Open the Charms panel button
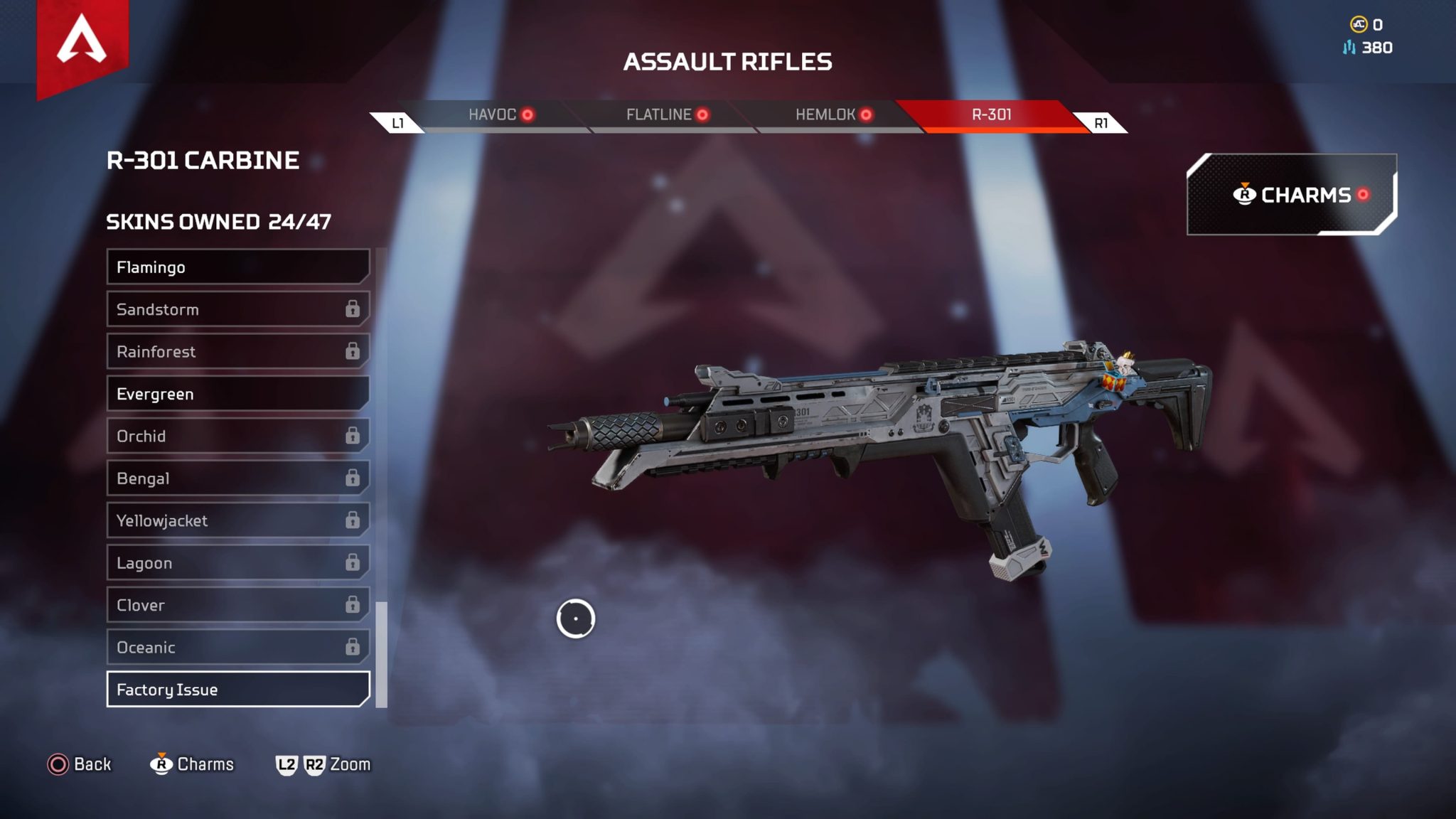 (1291, 195)
